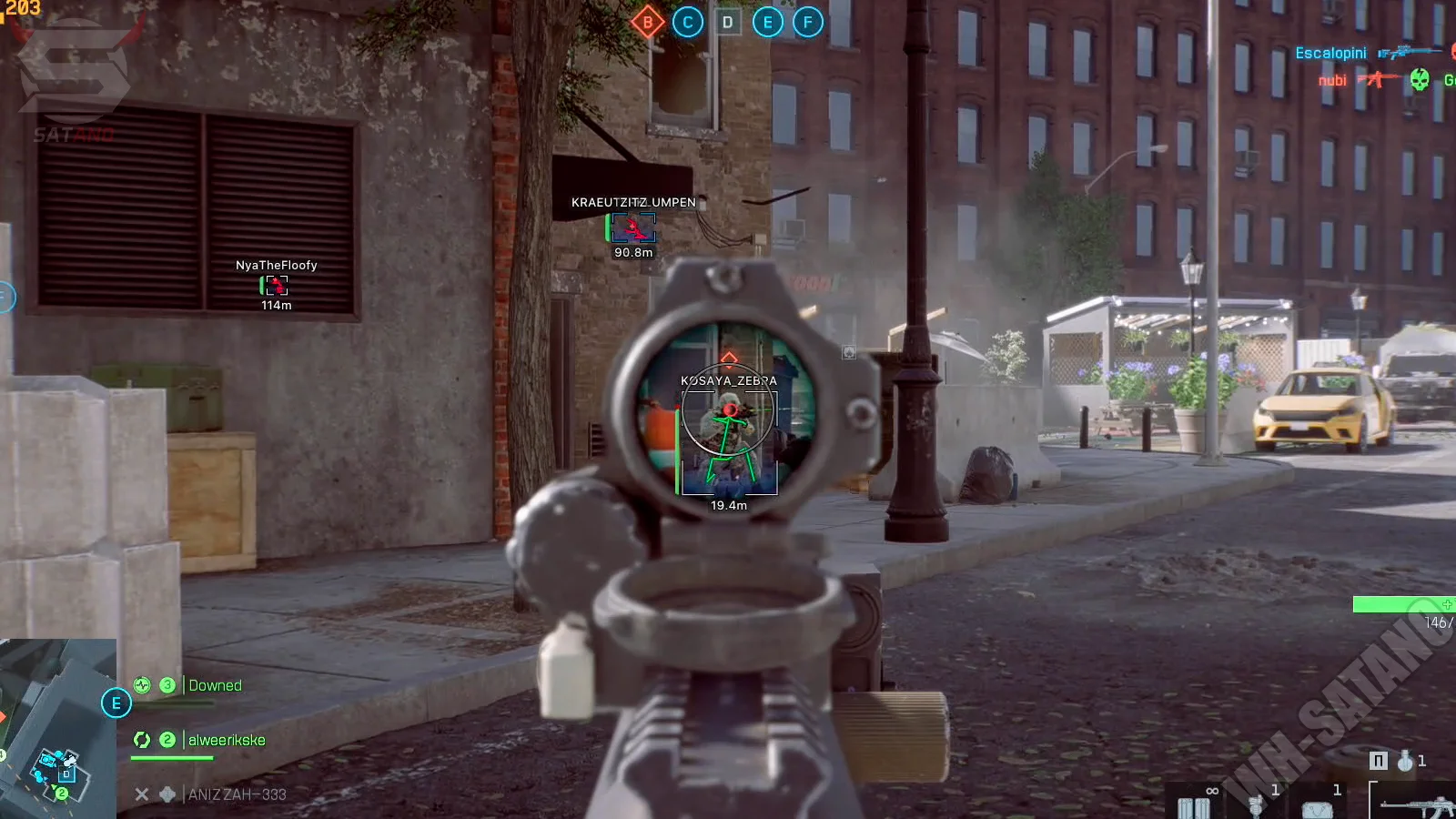This screenshot has height=819, width=1456.
Task: Select the supply crate gadget slot
Action: pyautogui.click(x=1317, y=806)
